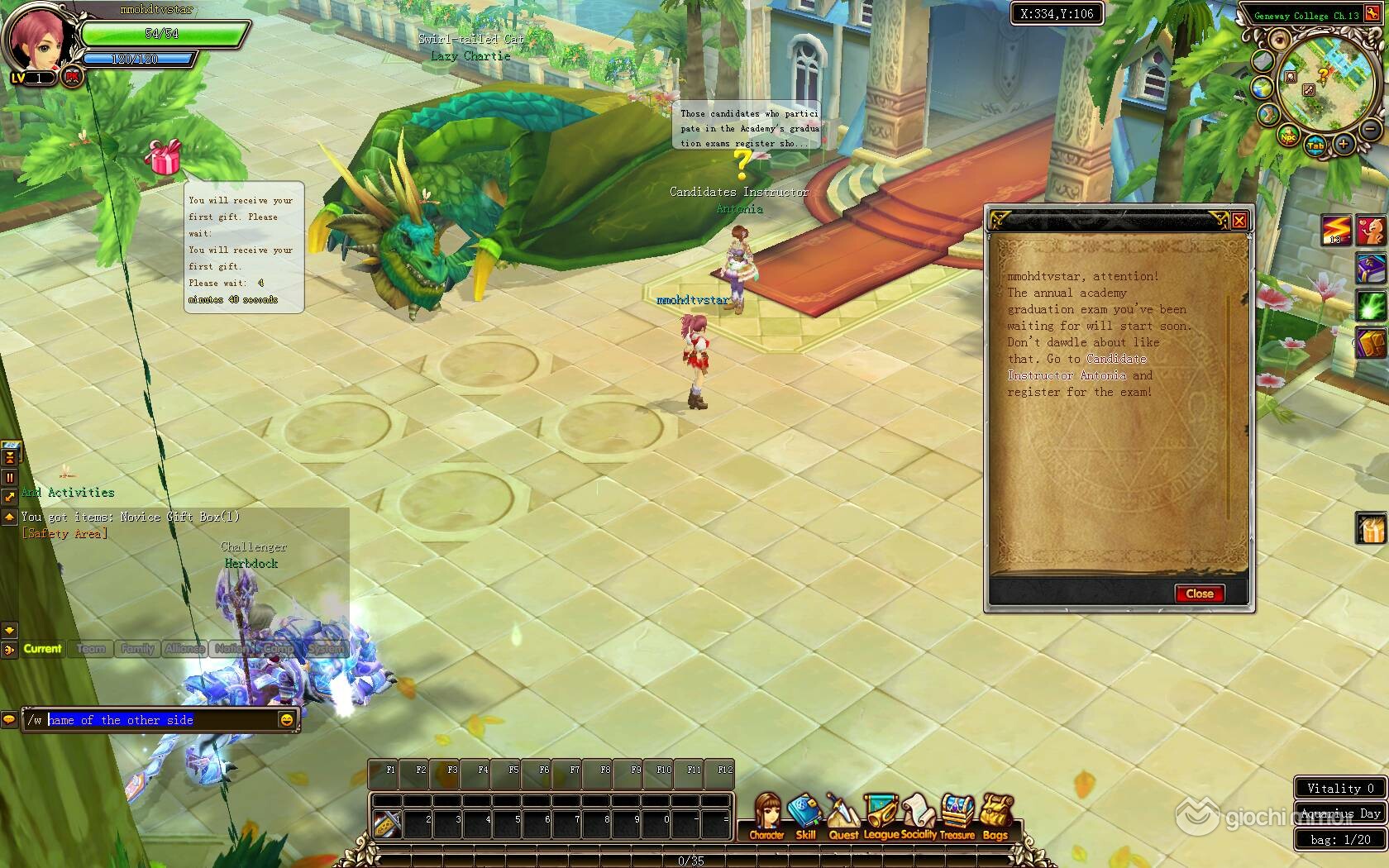Switch to the Team chat tab
This screenshot has width=1389, height=868.
pos(91,649)
